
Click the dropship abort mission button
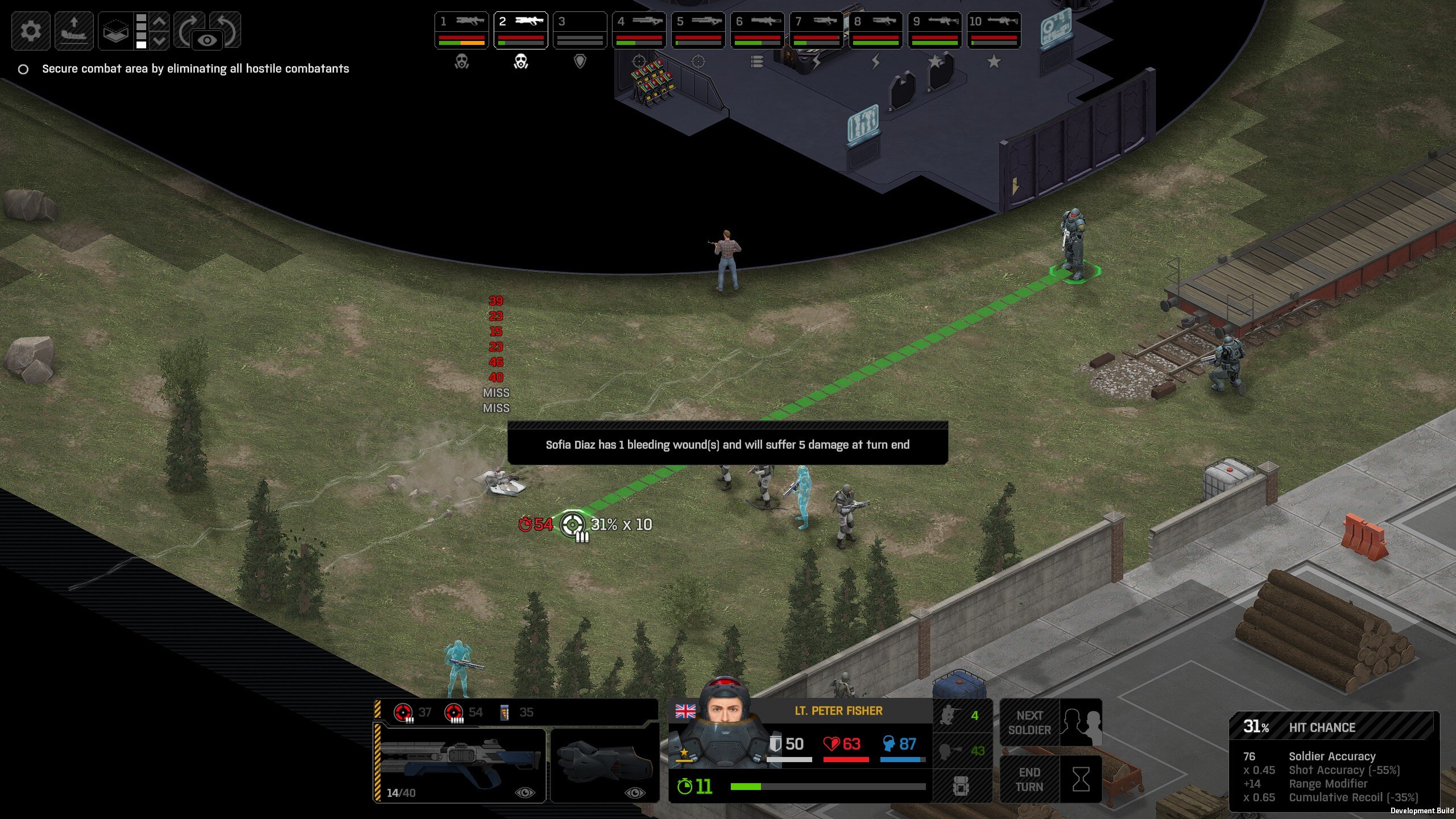[x=74, y=30]
